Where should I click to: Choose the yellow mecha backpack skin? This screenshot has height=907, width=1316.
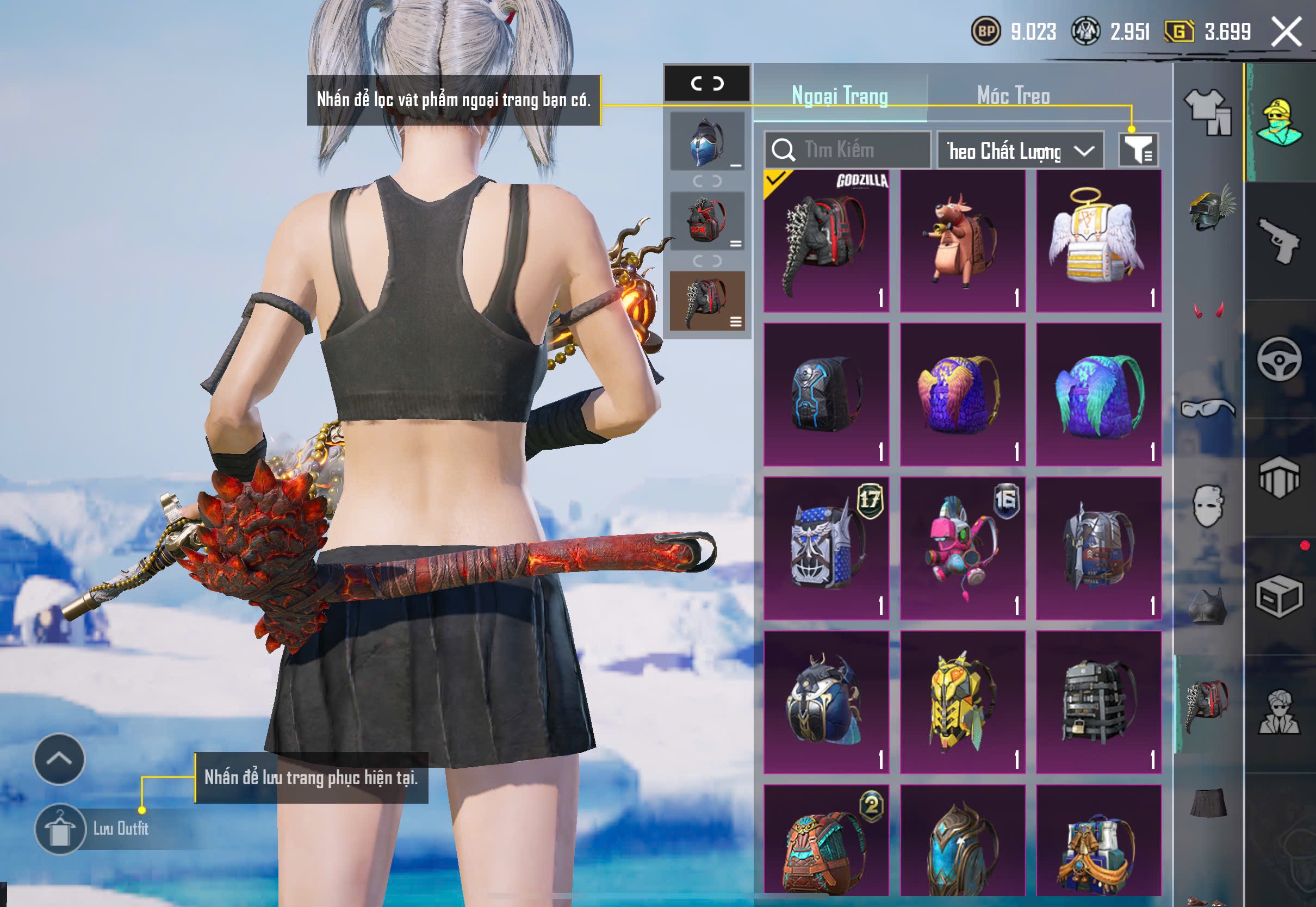pyautogui.click(x=963, y=702)
